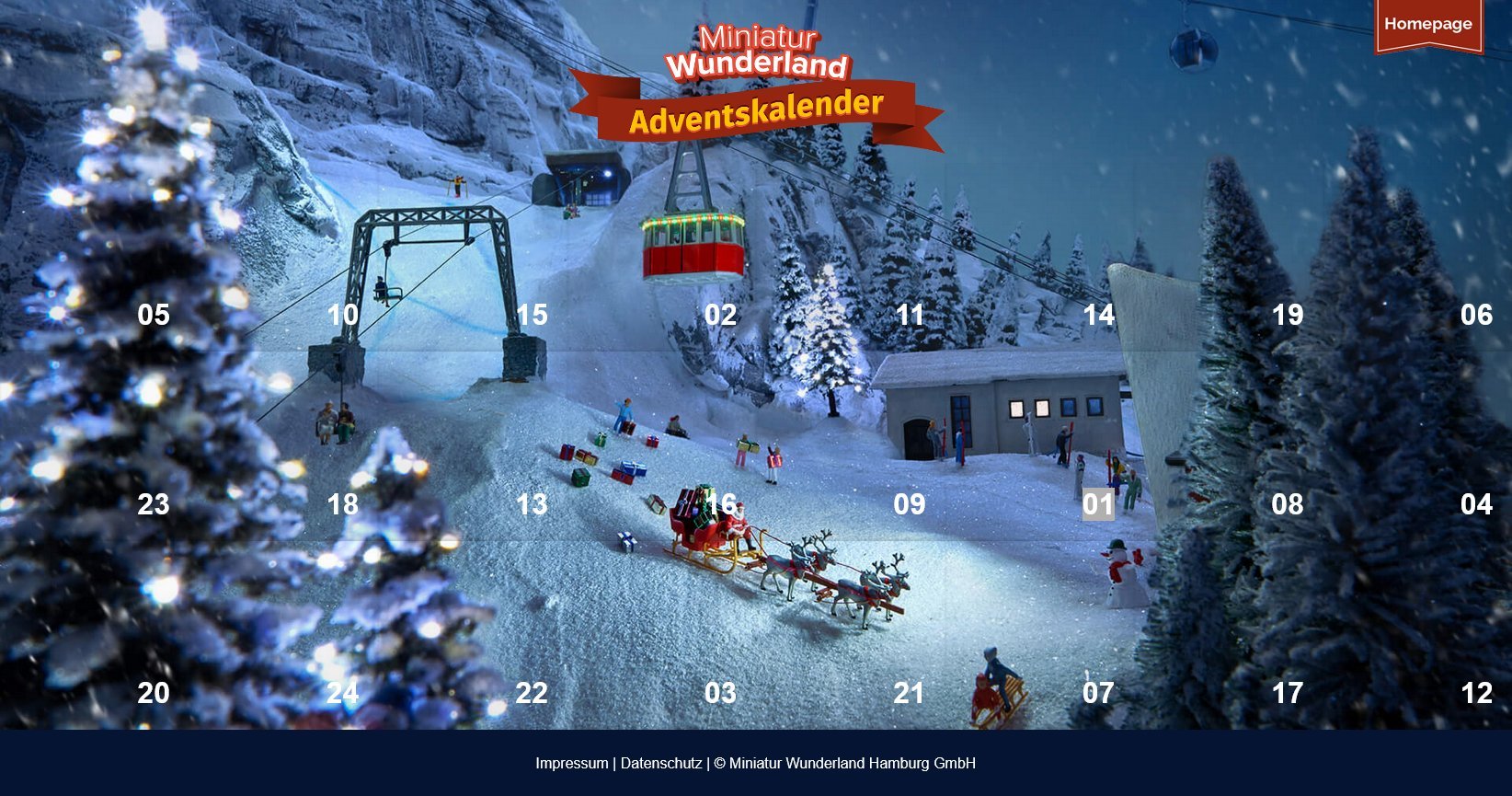Open door number 06
This screenshot has width=1512, height=796.
[1476, 316]
